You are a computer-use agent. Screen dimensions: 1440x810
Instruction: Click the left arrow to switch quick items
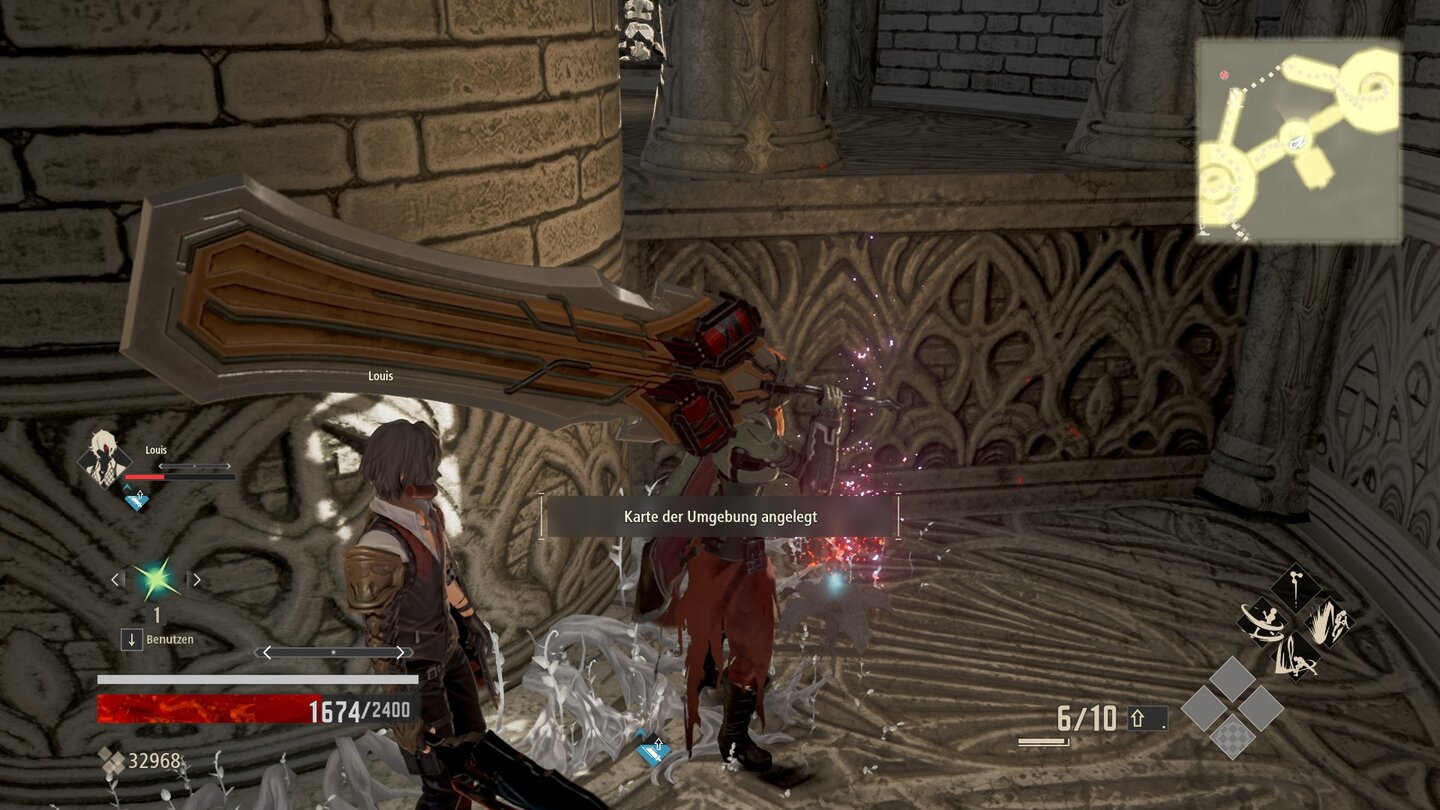[116, 580]
